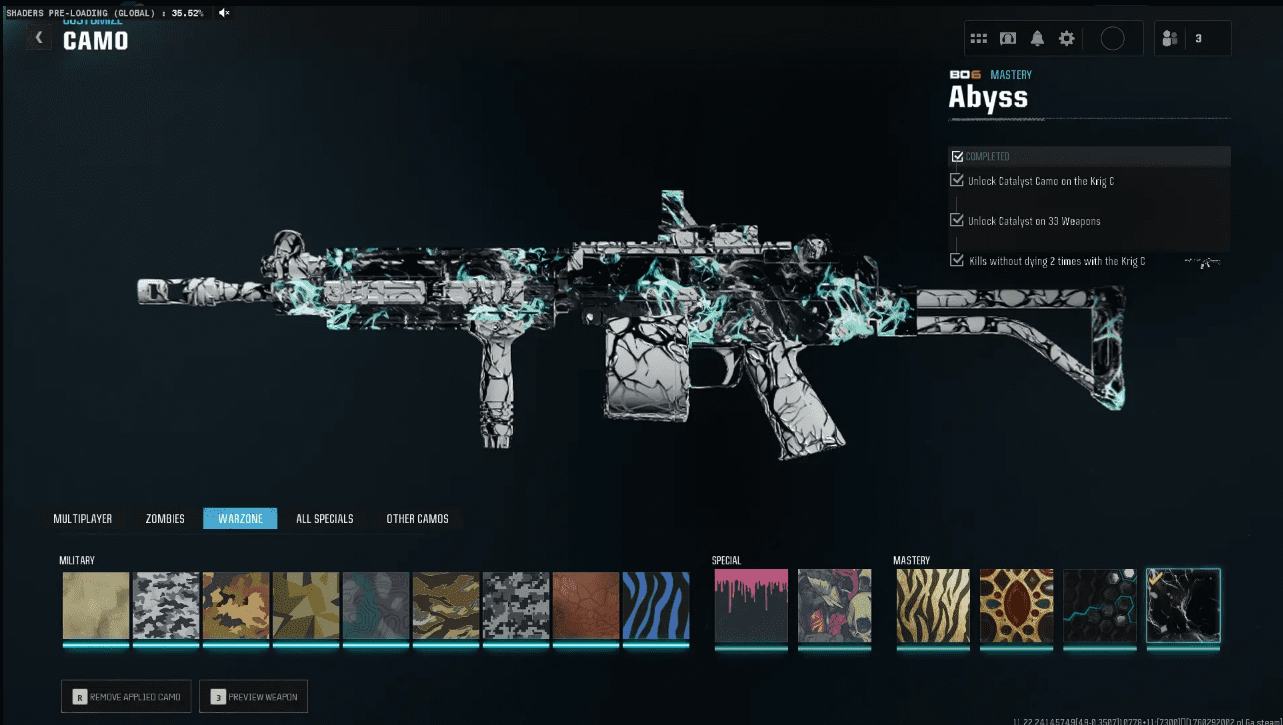Select the Abyss black marble camo
This screenshot has height=725, width=1283.
click(x=1183, y=605)
